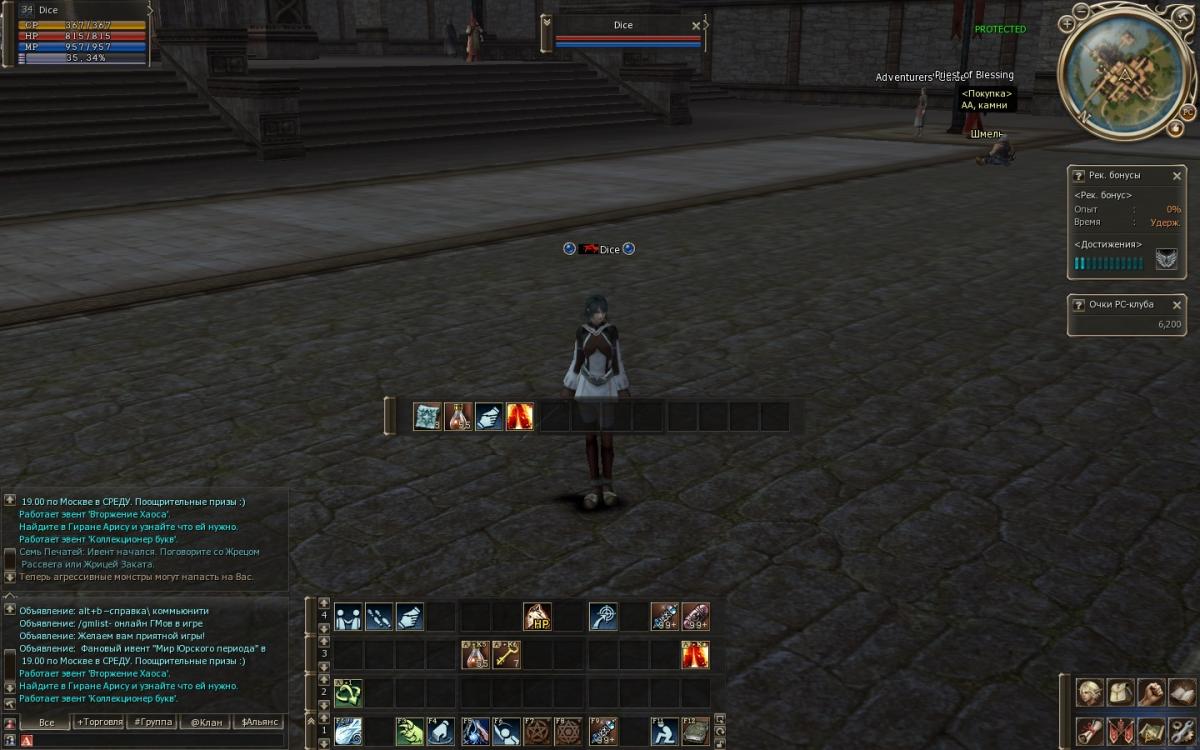The image size is (1200, 750).
Task: Use the horse HP item on hotbar
Action: point(538,617)
